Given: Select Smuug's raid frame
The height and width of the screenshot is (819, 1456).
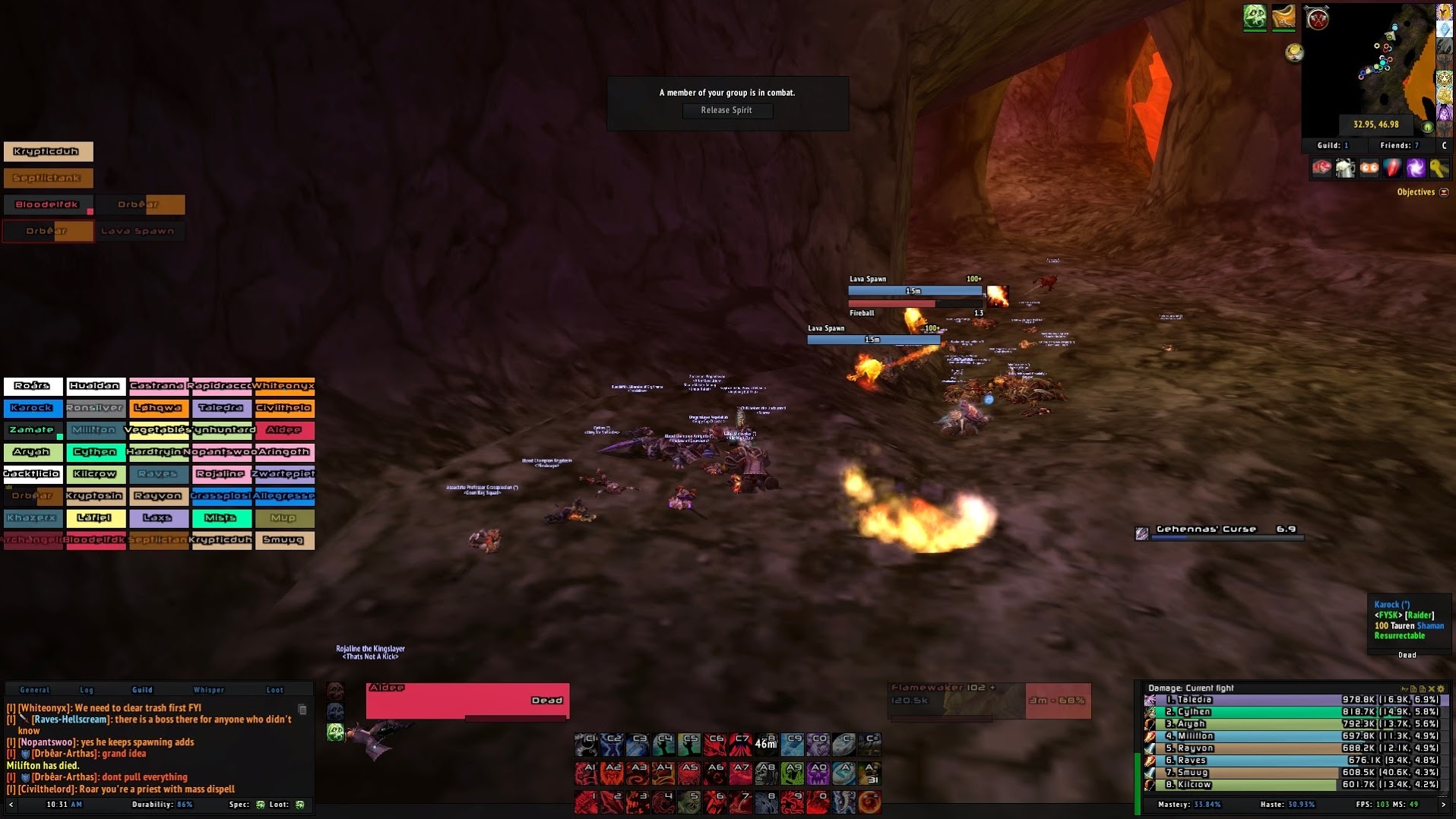Looking at the screenshot, I should tap(284, 540).
